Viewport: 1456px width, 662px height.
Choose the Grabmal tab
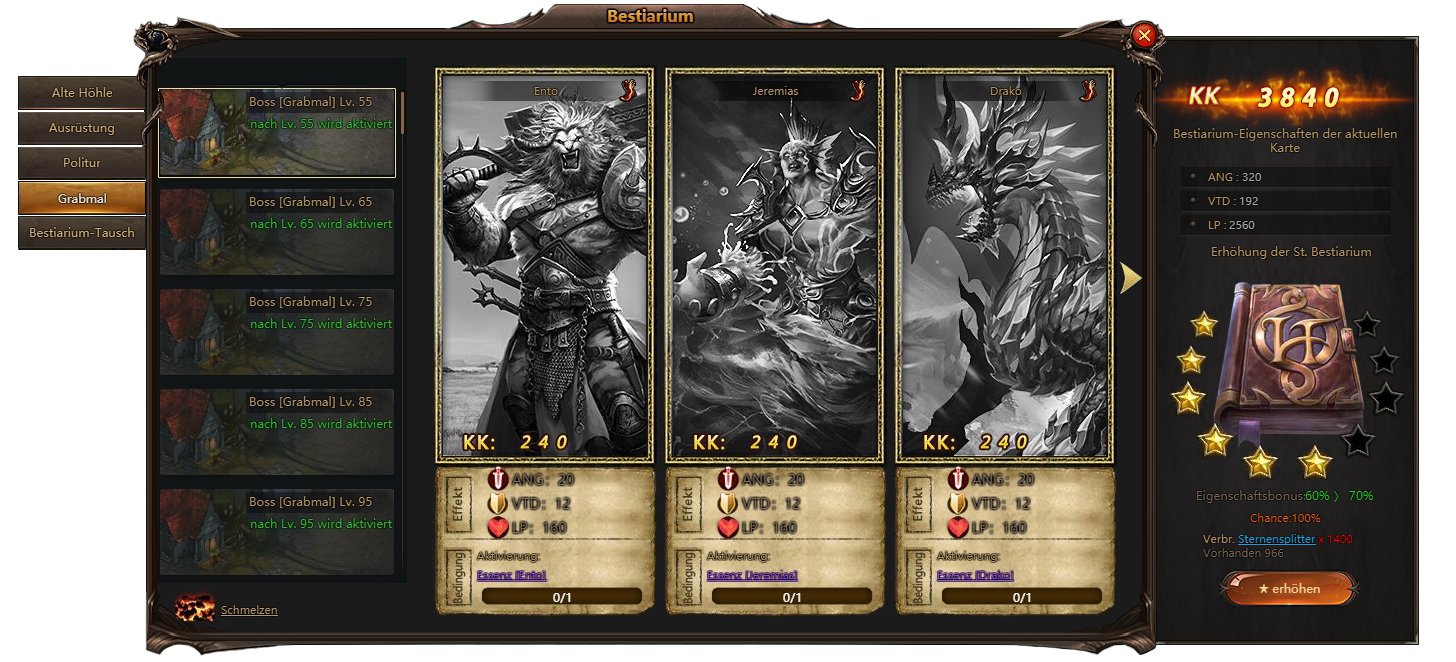82,198
